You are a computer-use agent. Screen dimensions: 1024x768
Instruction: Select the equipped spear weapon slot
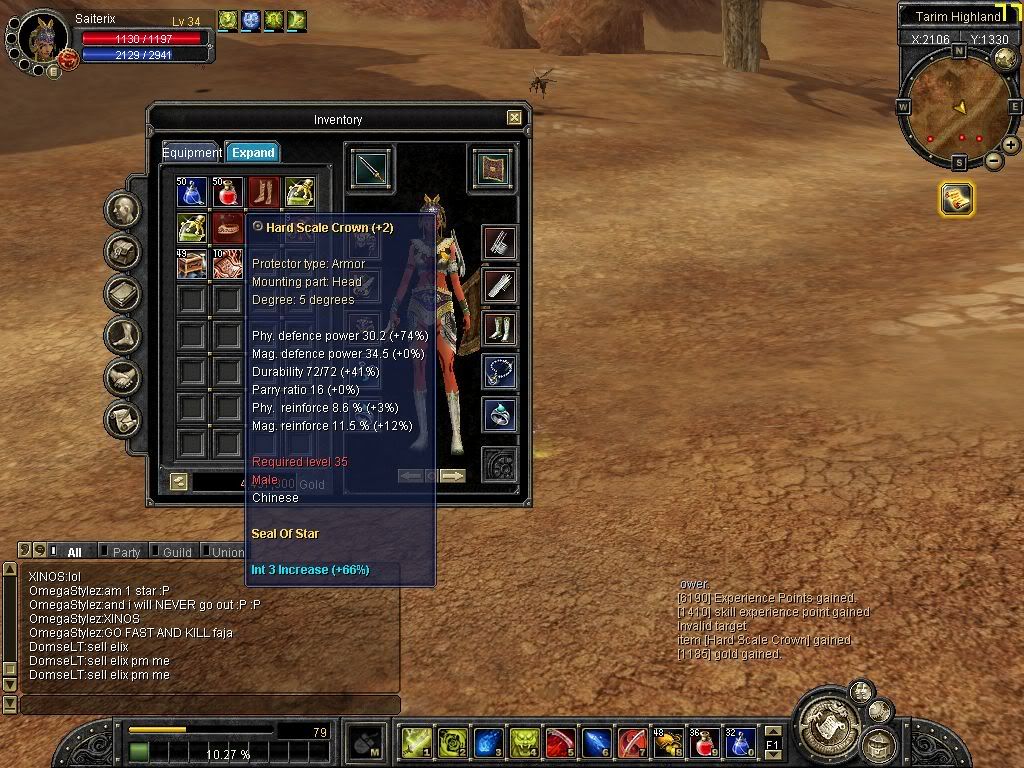click(371, 170)
